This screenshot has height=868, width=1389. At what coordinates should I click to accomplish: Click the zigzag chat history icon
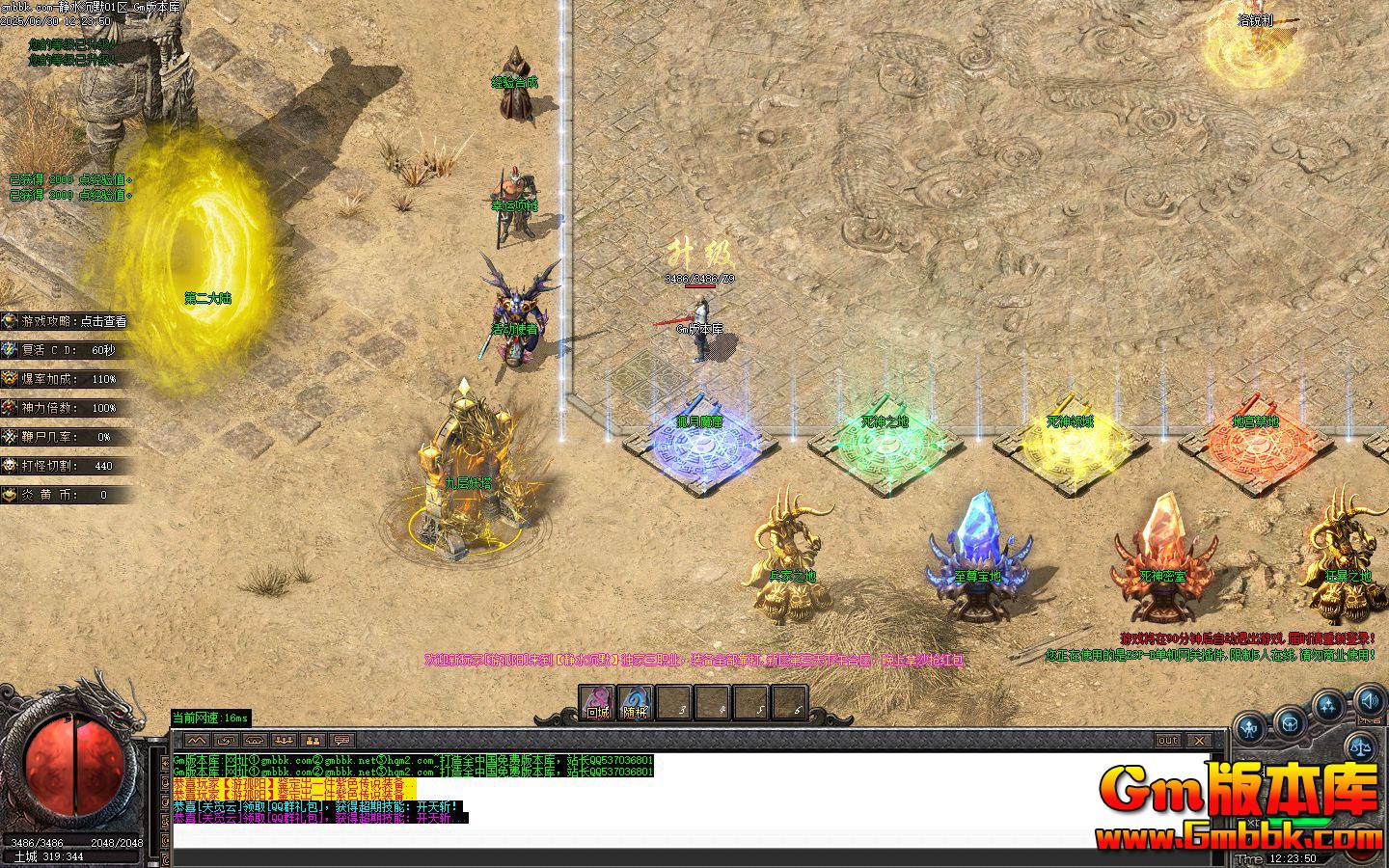click(x=195, y=741)
